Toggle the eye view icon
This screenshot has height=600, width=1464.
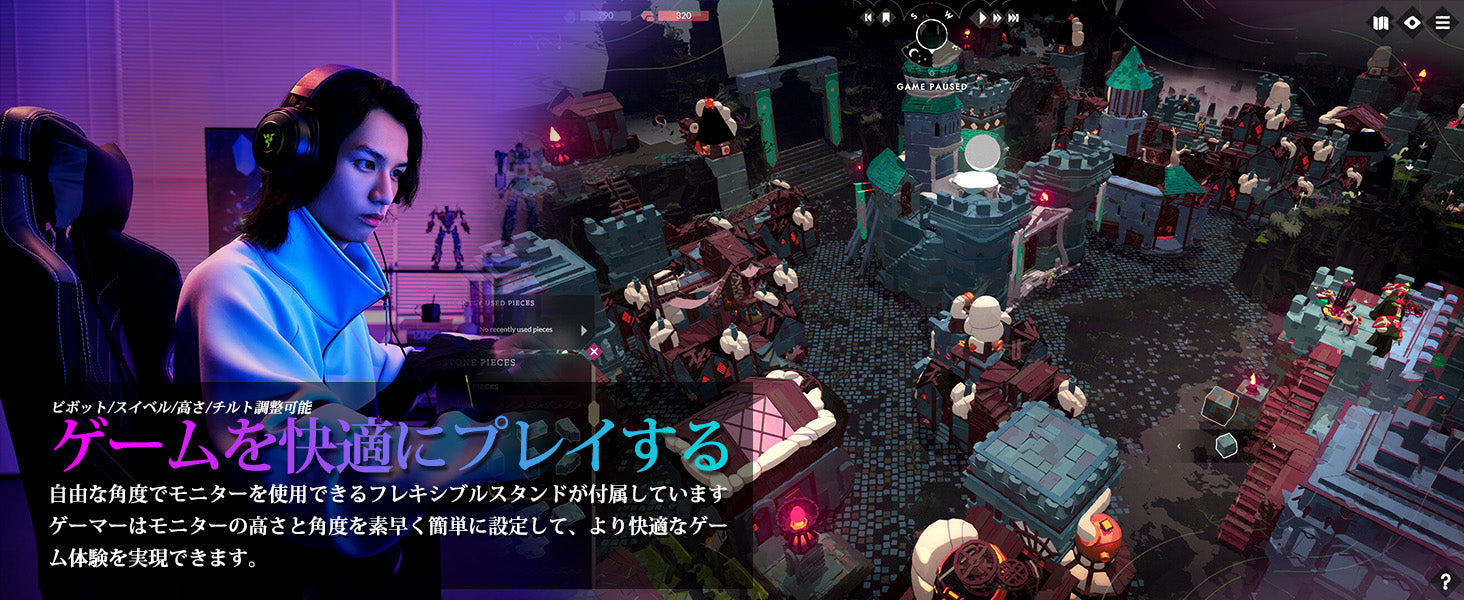(1411, 22)
